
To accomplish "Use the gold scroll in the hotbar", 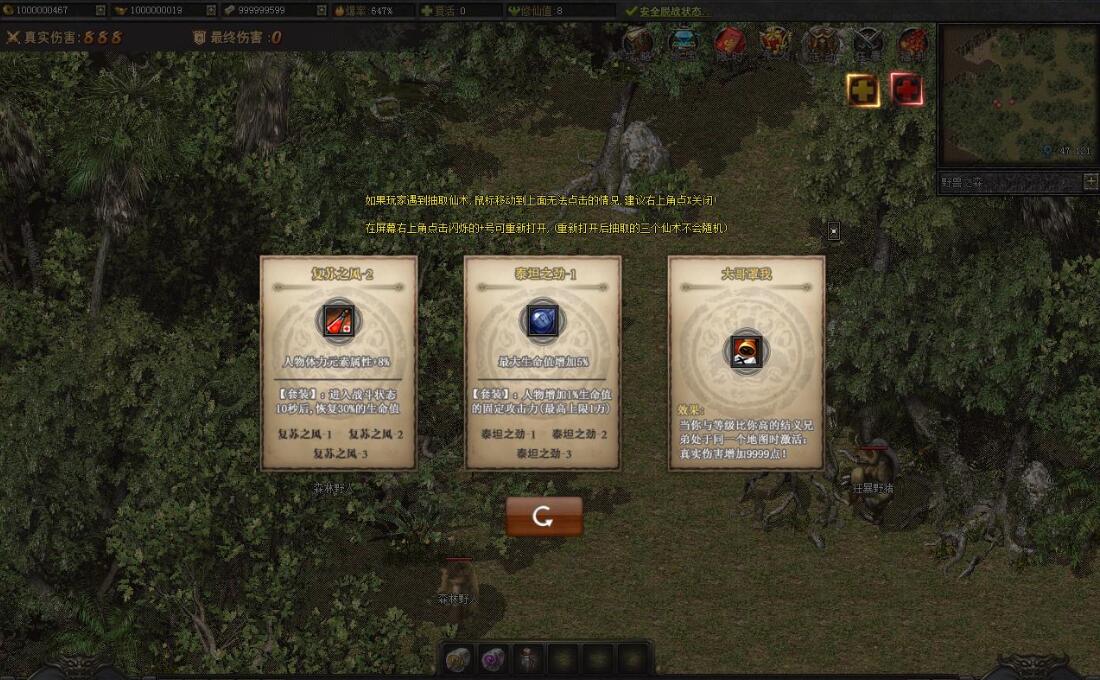I will pyautogui.click(x=458, y=659).
